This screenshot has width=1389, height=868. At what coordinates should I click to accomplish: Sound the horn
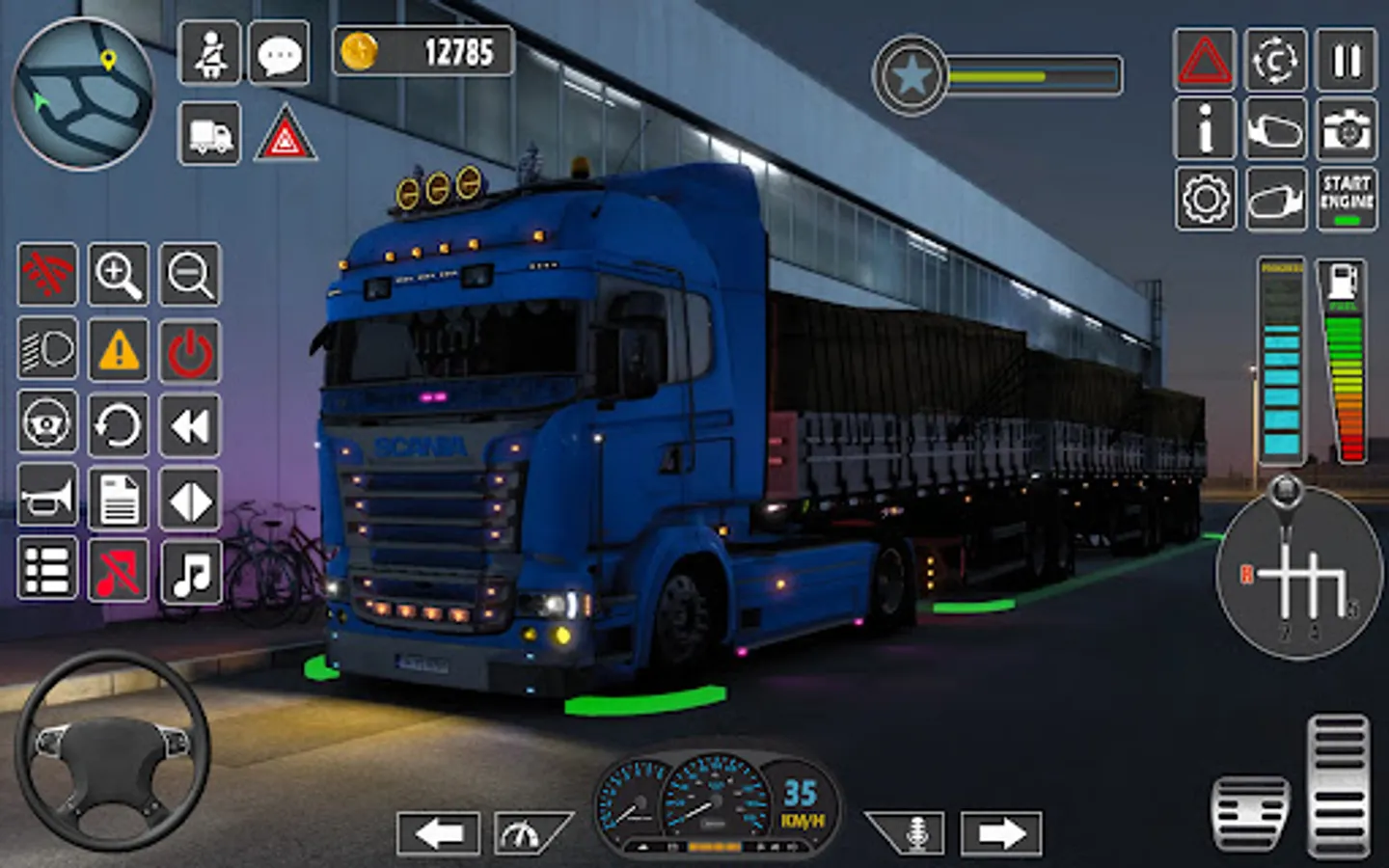pyautogui.click(x=47, y=498)
